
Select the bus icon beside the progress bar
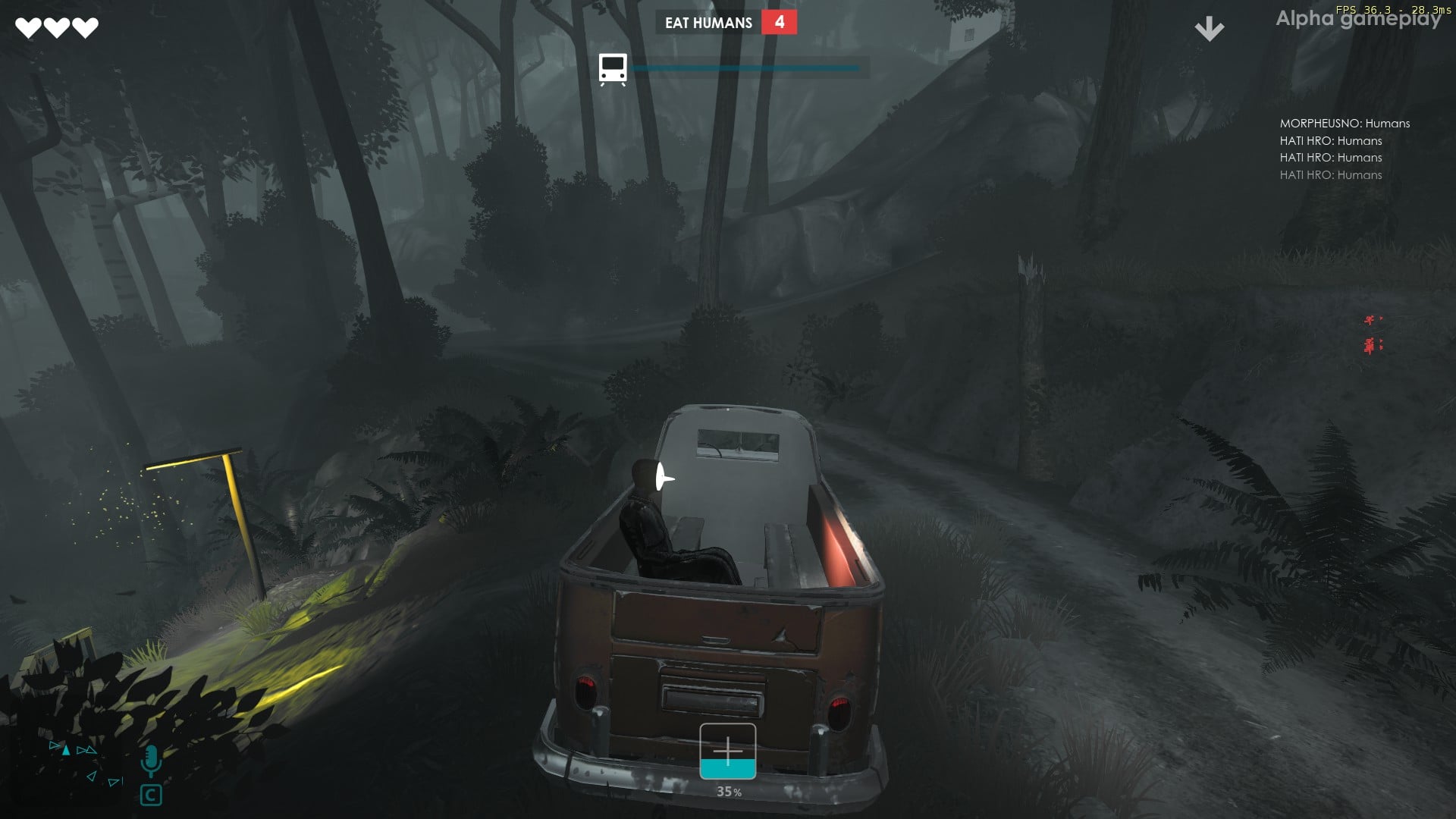tap(613, 69)
